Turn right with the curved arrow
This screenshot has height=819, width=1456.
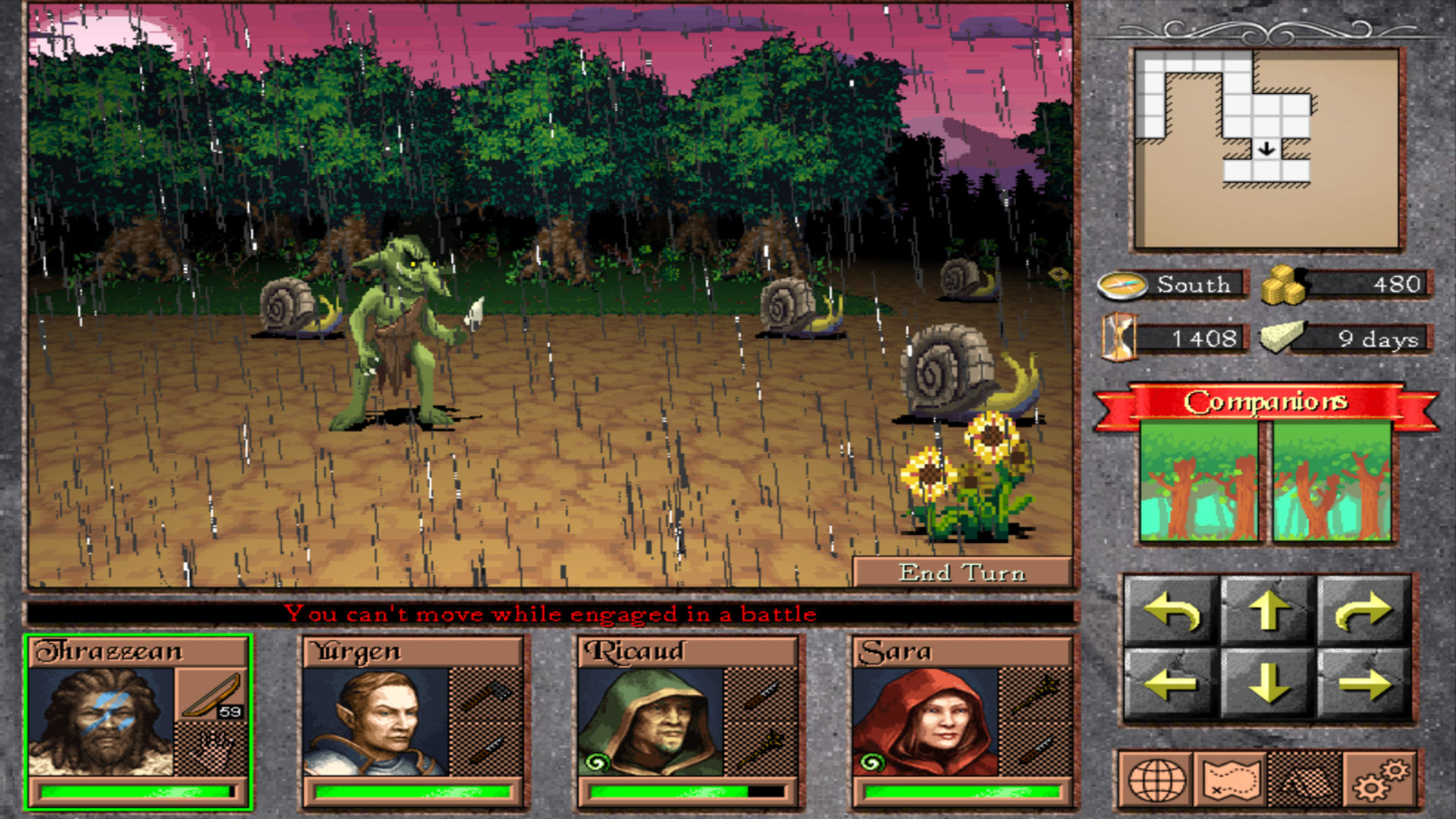(1364, 611)
